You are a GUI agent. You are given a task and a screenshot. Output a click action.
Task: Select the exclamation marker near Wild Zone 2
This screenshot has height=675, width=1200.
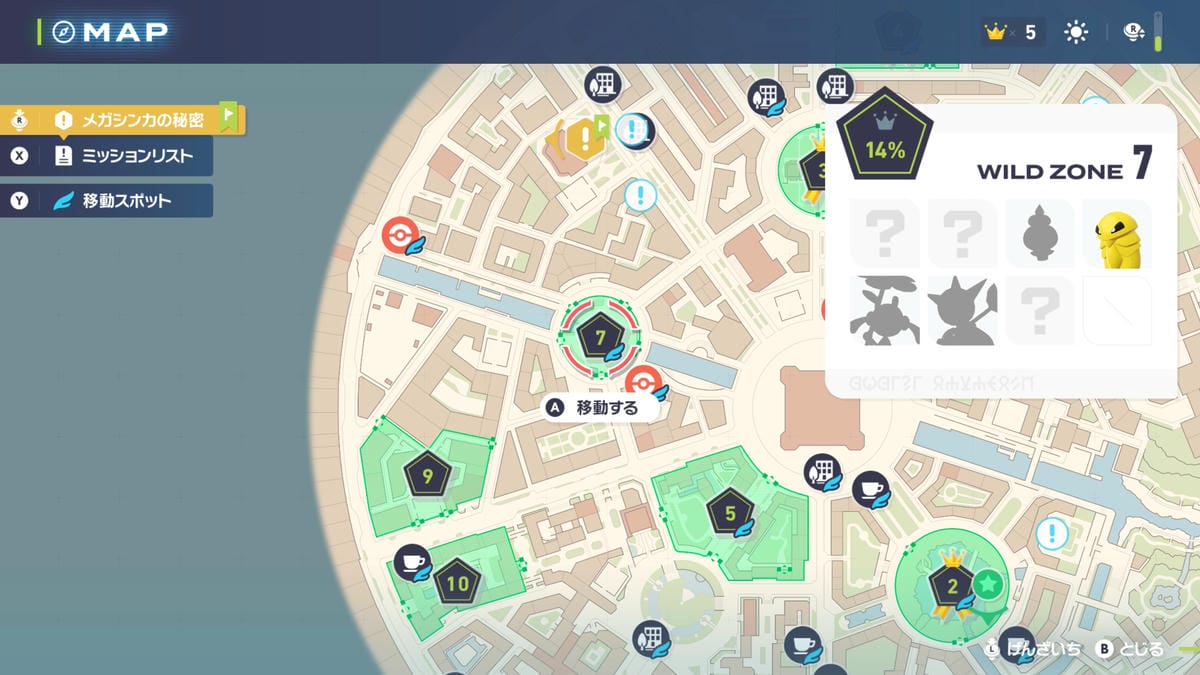click(1051, 533)
